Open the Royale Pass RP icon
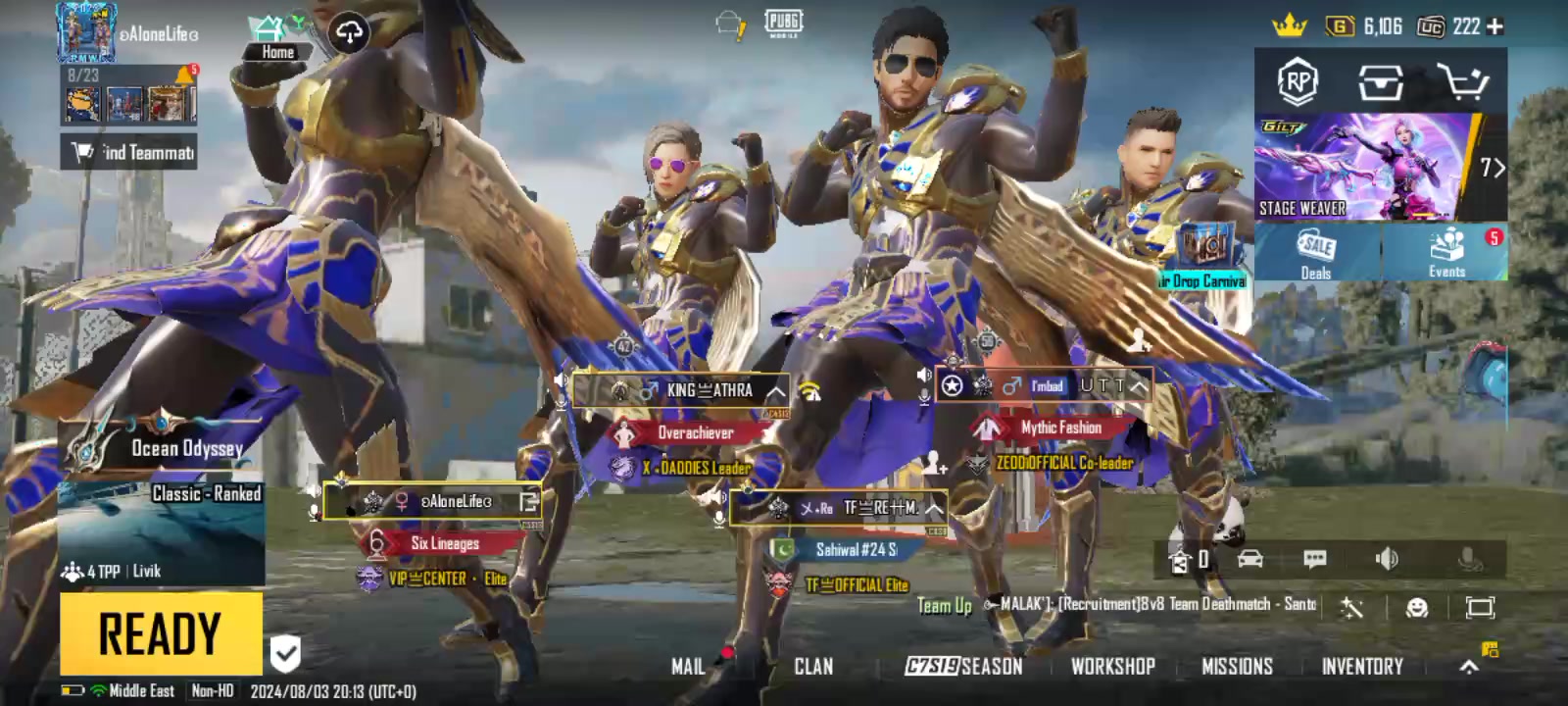 (x=1298, y=82)
